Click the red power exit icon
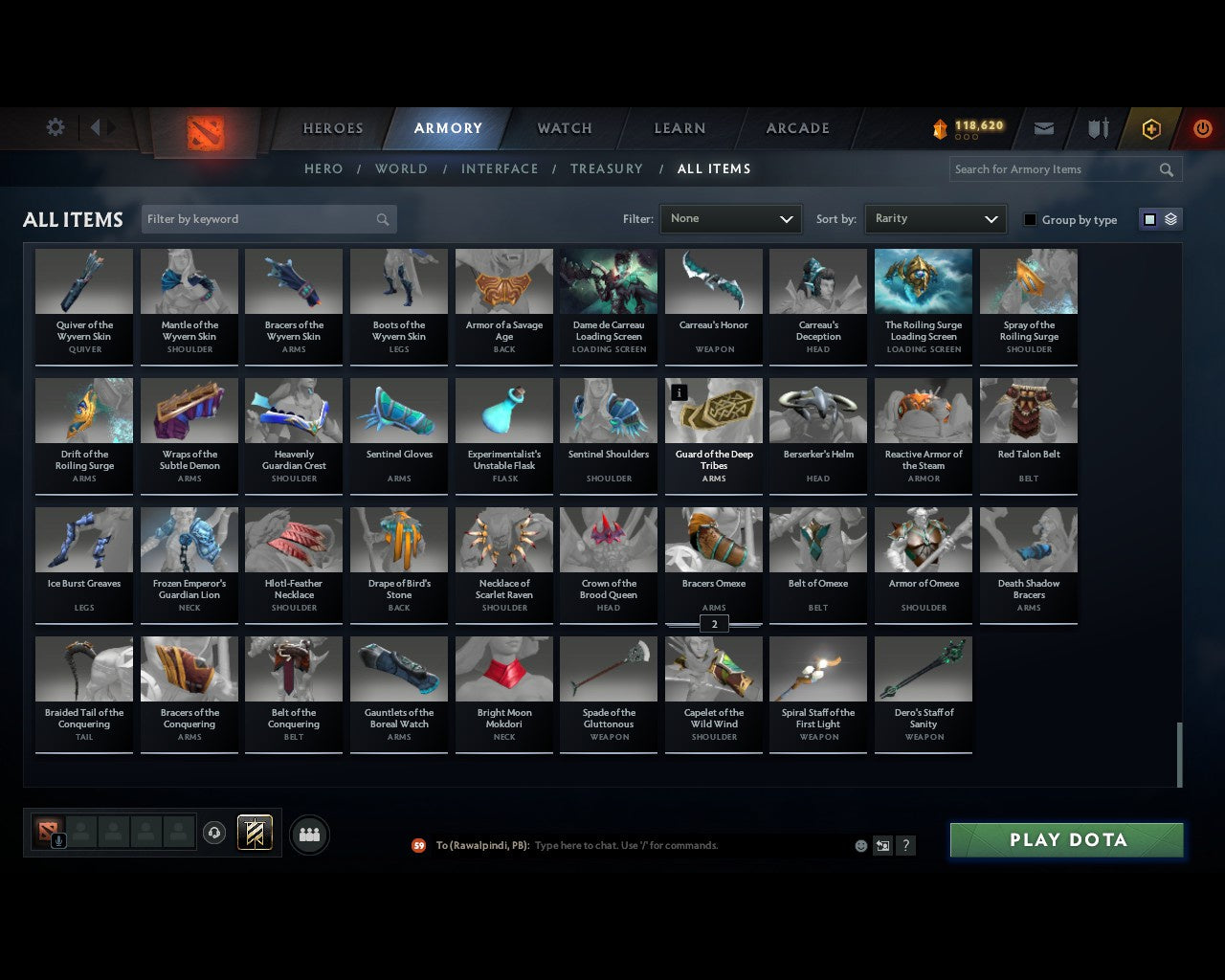1225x980 pixels. point(1202,127)
